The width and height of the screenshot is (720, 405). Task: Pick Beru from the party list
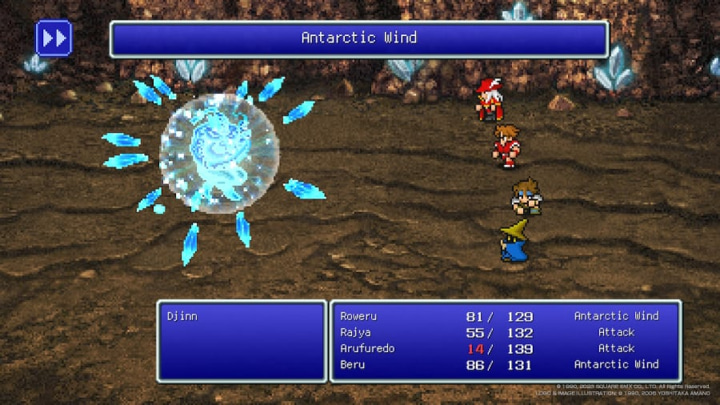point(504,364)
